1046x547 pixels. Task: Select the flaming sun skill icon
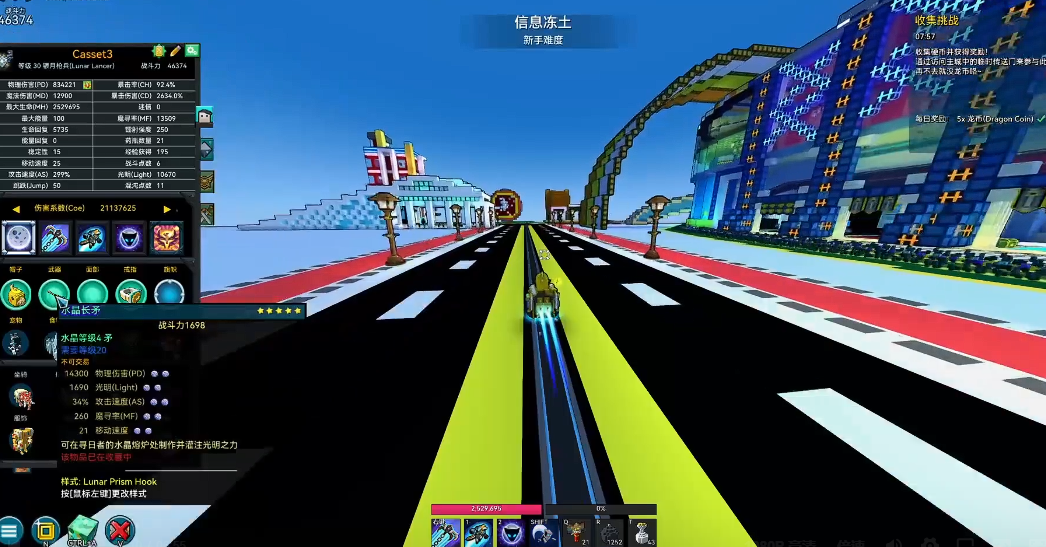(167, 238)
